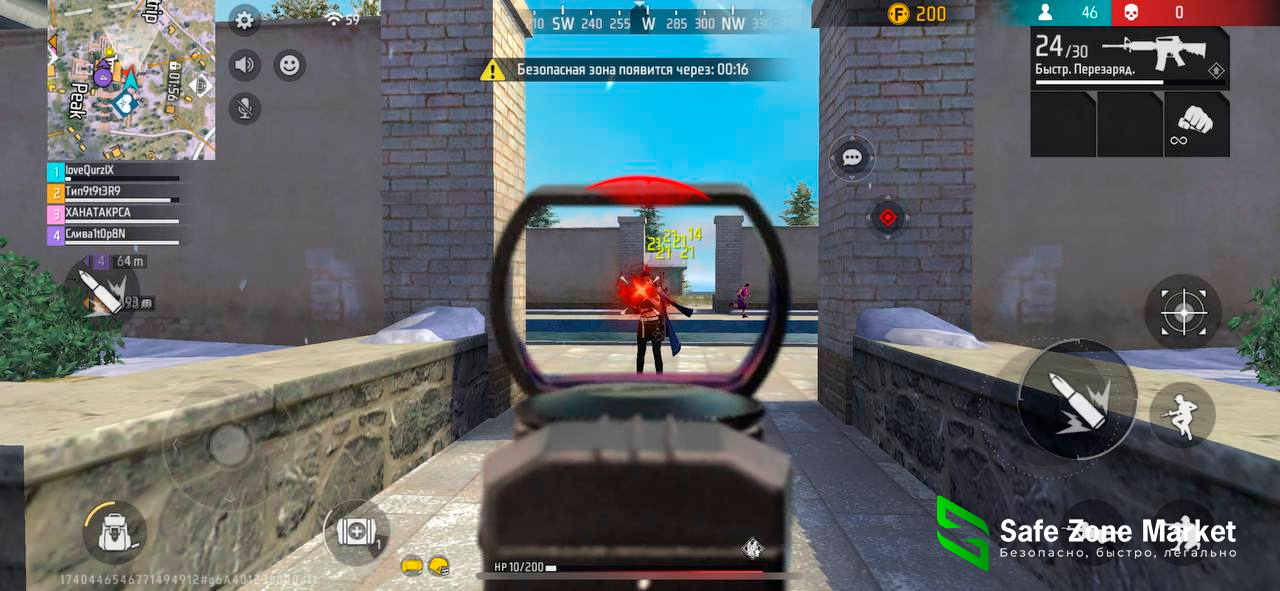Use the medkit healing item
This screenshot has height=591, width=1280.
click(x=357, y=532)
